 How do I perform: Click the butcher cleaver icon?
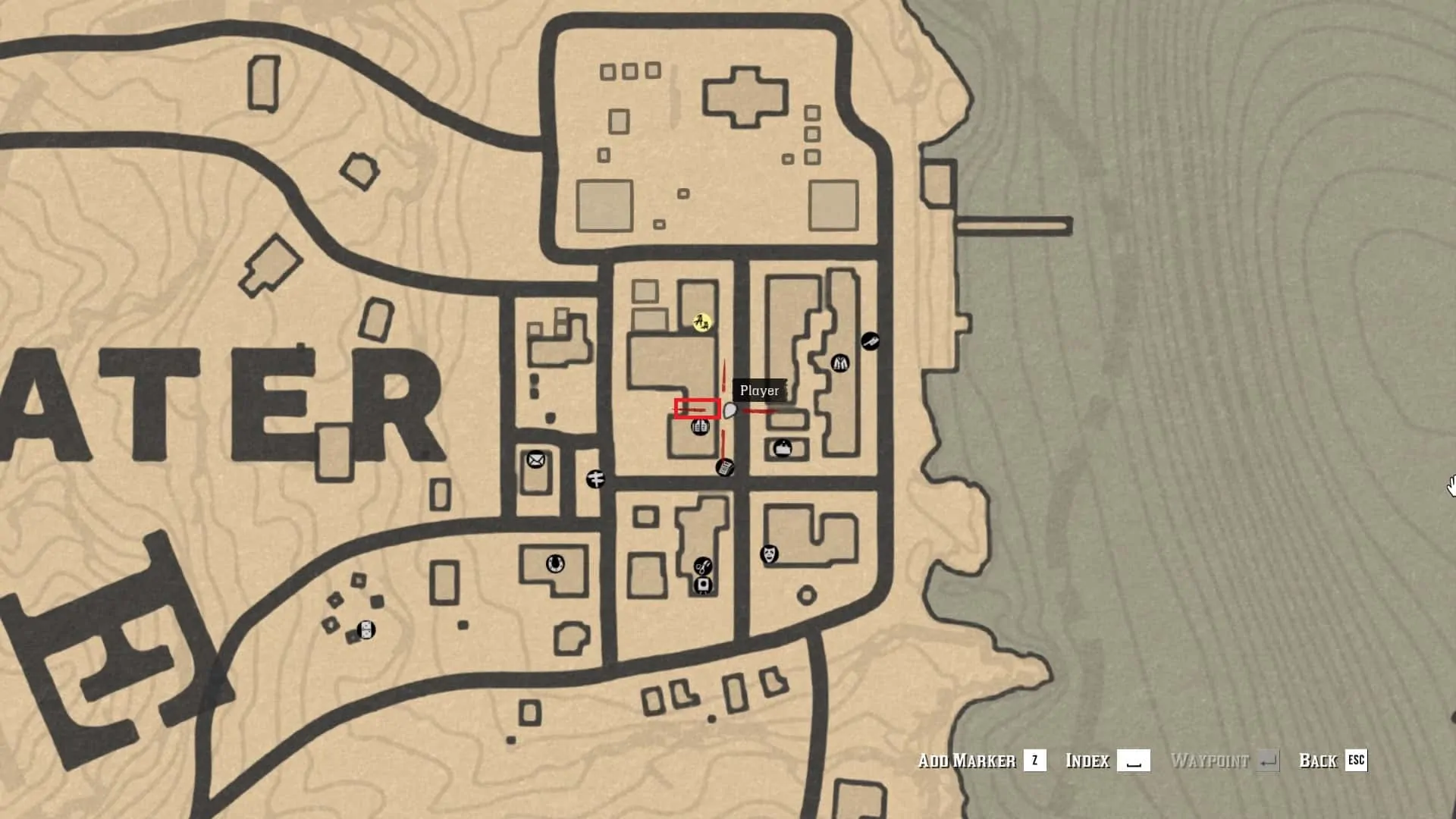tap(870, 341)
